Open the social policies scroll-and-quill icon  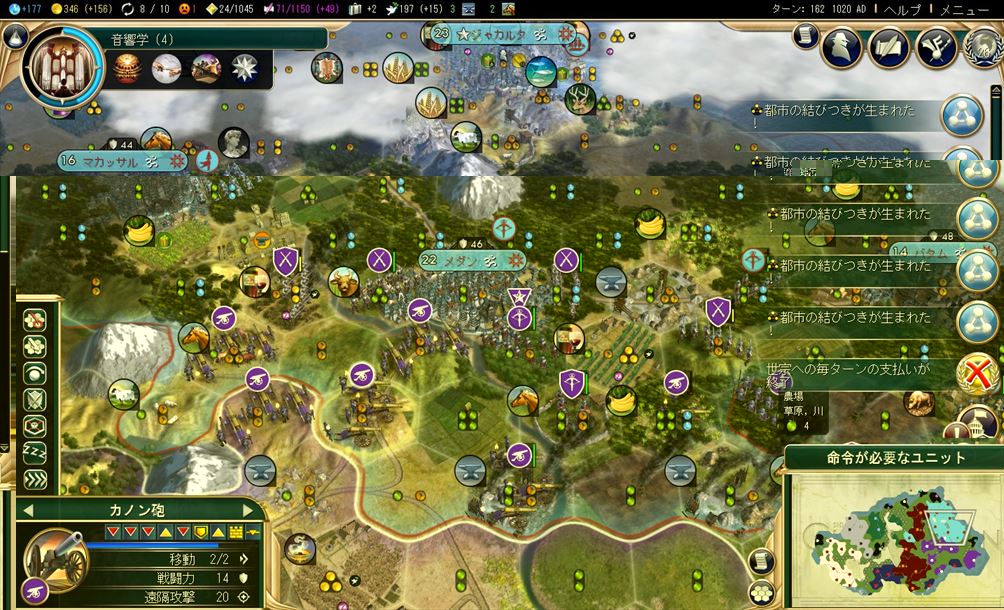[889, 46]
